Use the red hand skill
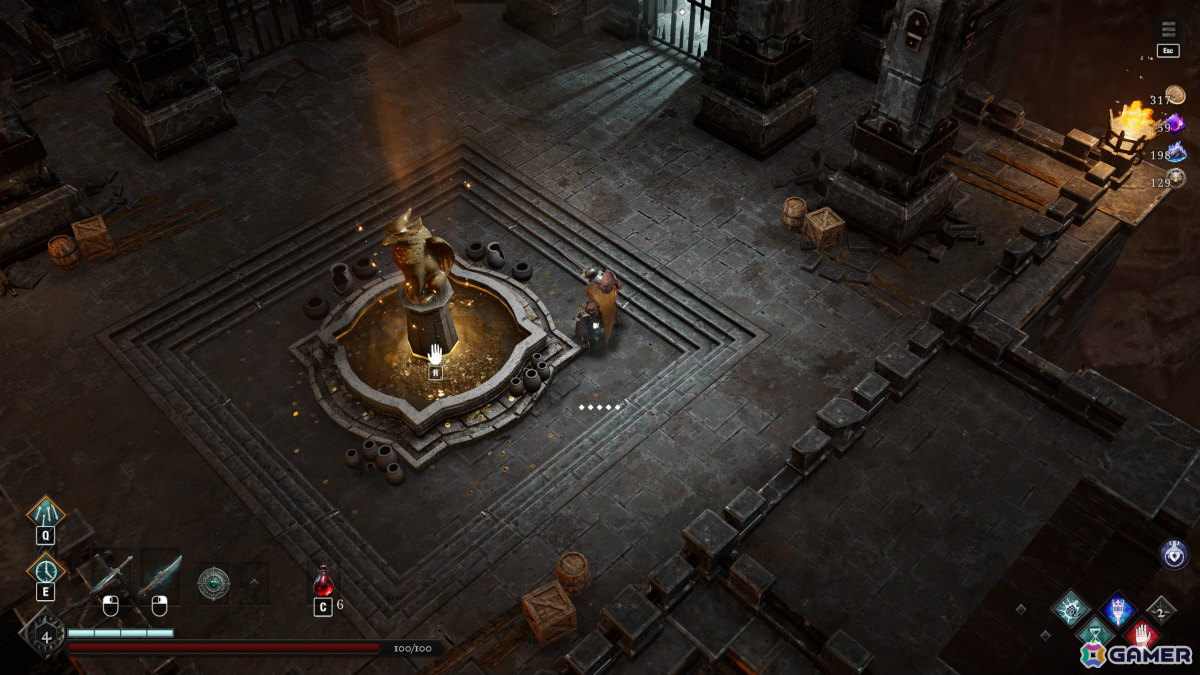This screenshot has height=675, width=1200. [1141, 634]
